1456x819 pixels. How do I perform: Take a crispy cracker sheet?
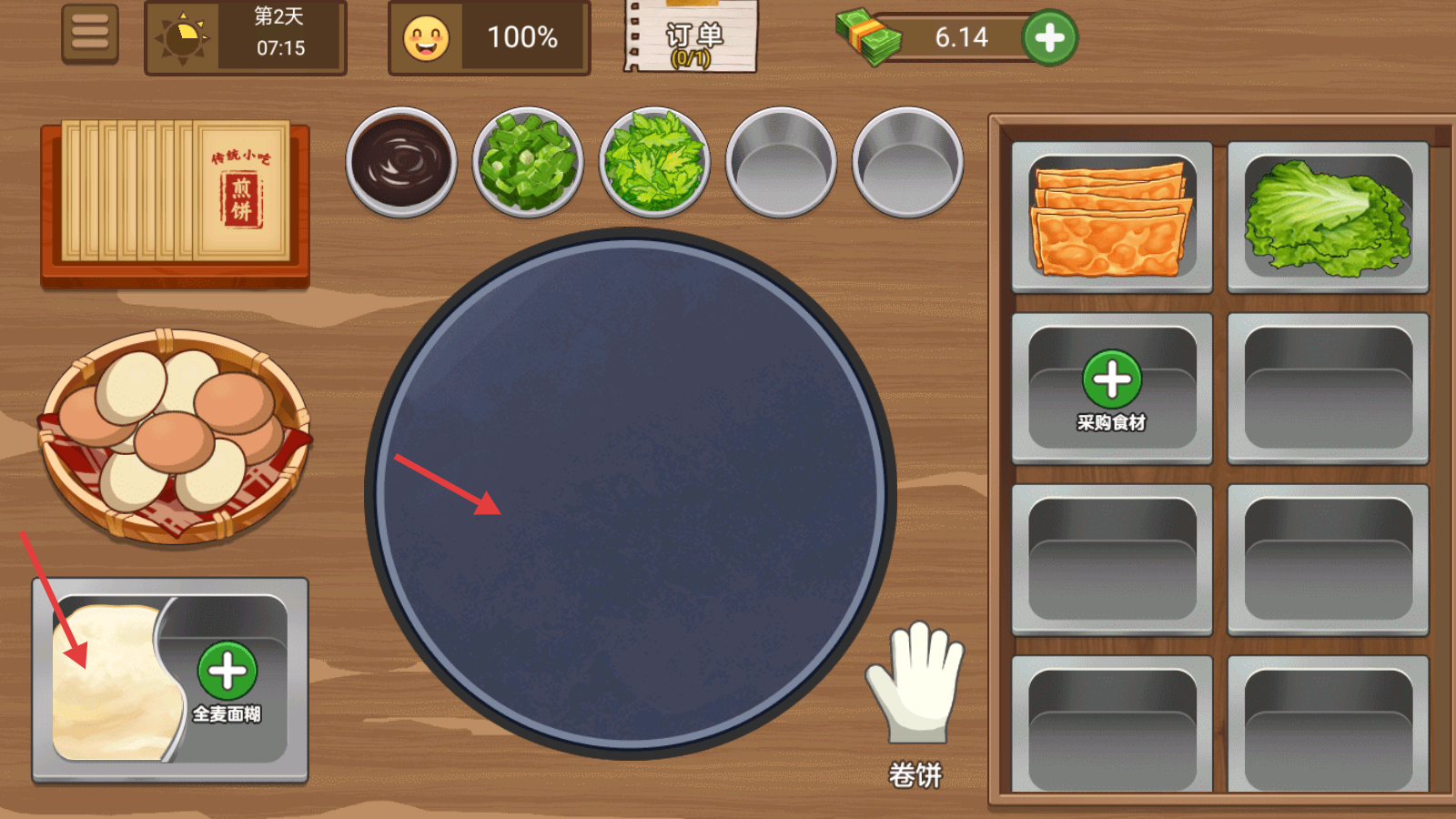coord(1110,218)
